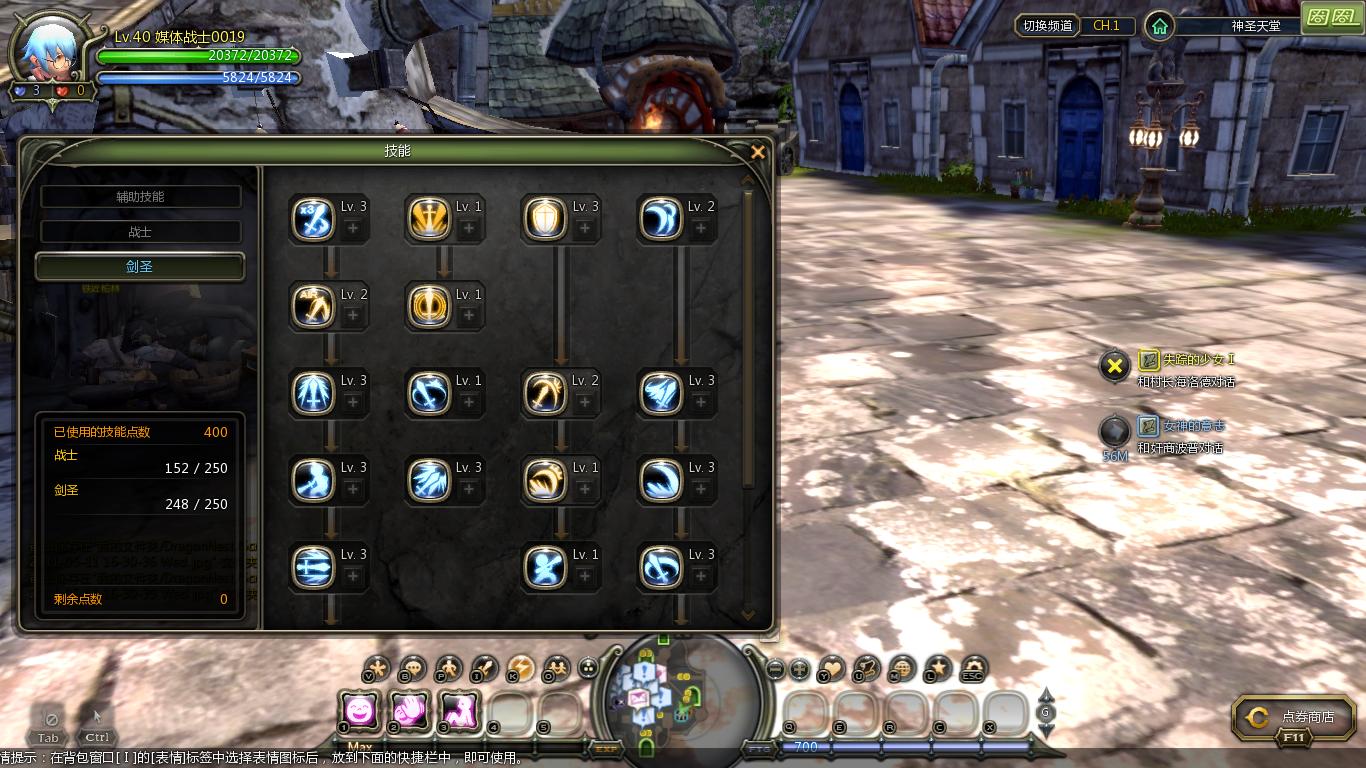Select the 剑圣 skill tab
The height and width of the screenshot is (768, 1366).
click(x=140, y=267)
